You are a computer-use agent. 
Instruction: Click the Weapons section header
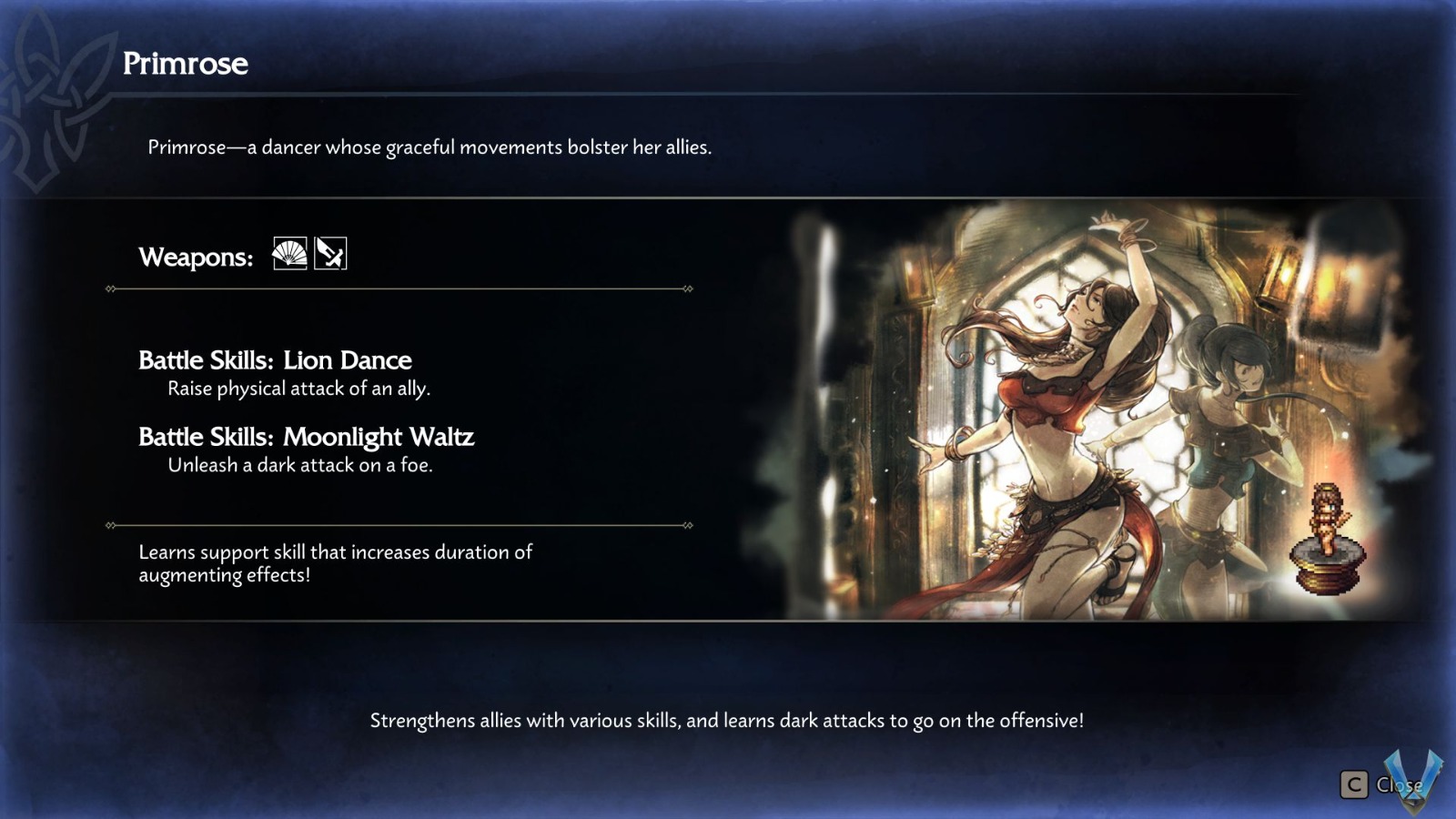[194, 257]
